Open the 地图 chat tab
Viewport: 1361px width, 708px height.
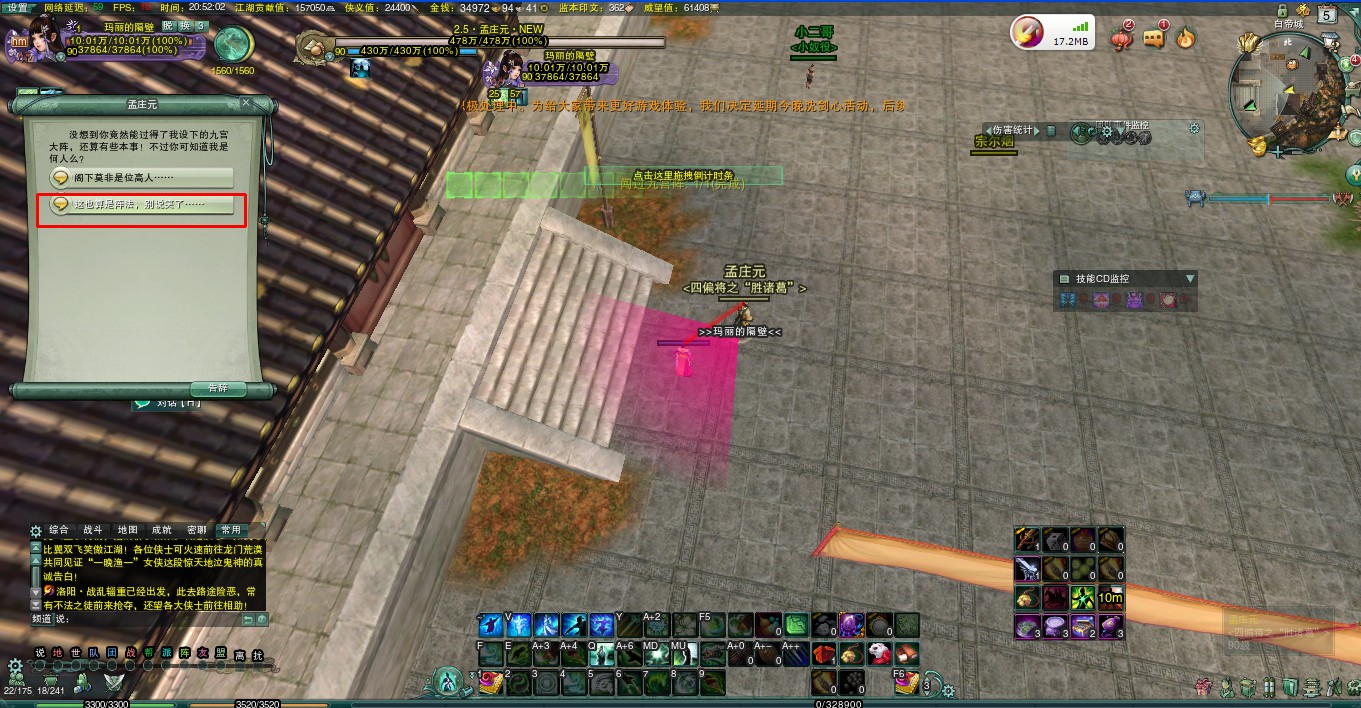coord(127,530)
